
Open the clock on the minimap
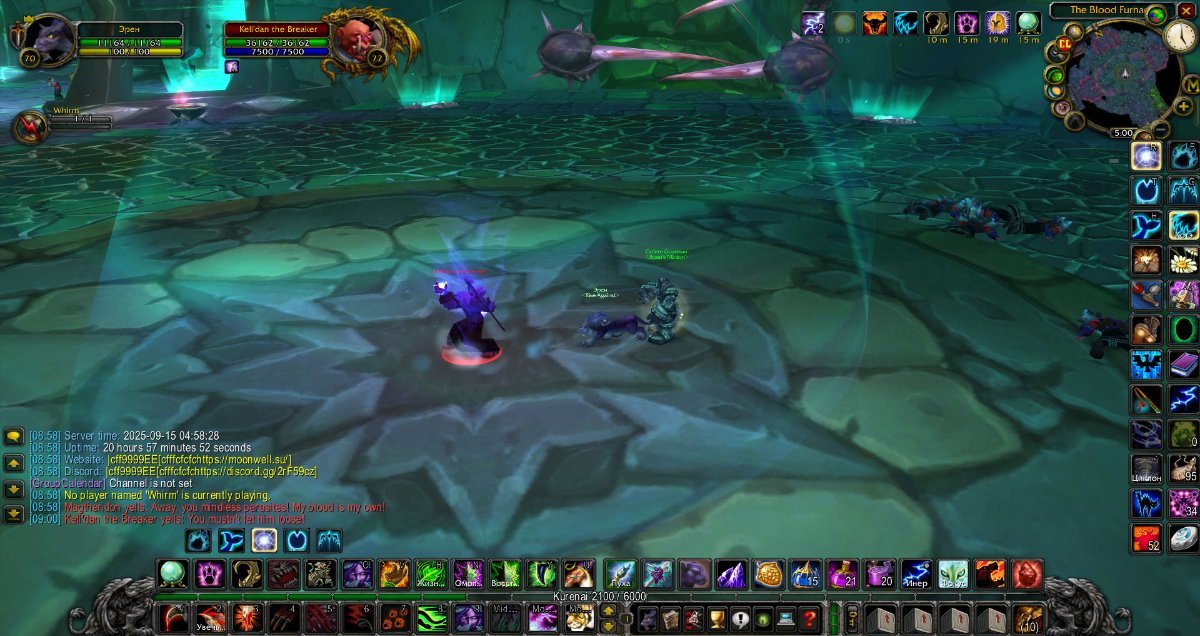(x=1180, y=36)
